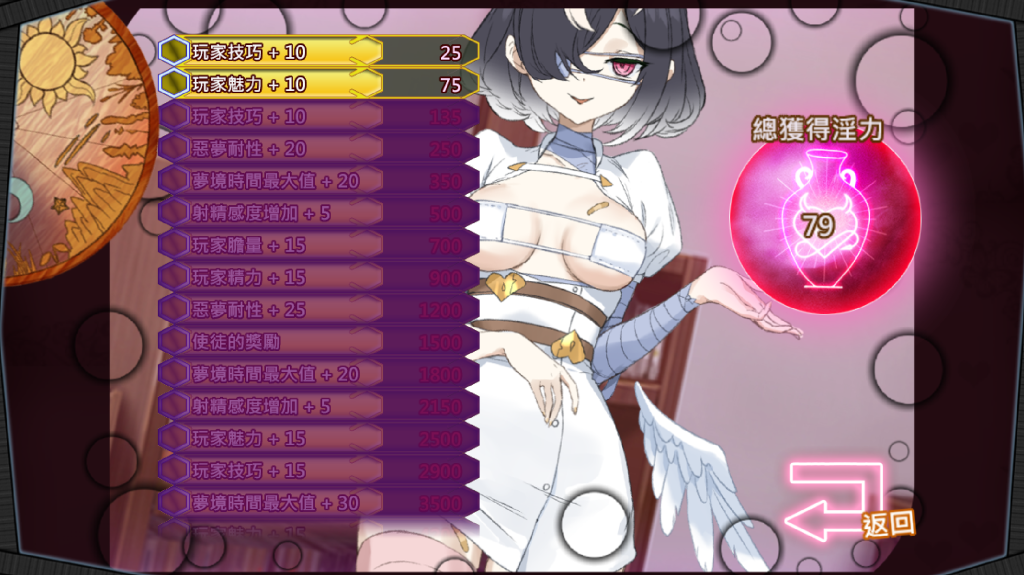Choose the 夢境時間最大值 + 30 reward row
The width and height of the screenshot is (1024, 575).
(x=318, y=502)
